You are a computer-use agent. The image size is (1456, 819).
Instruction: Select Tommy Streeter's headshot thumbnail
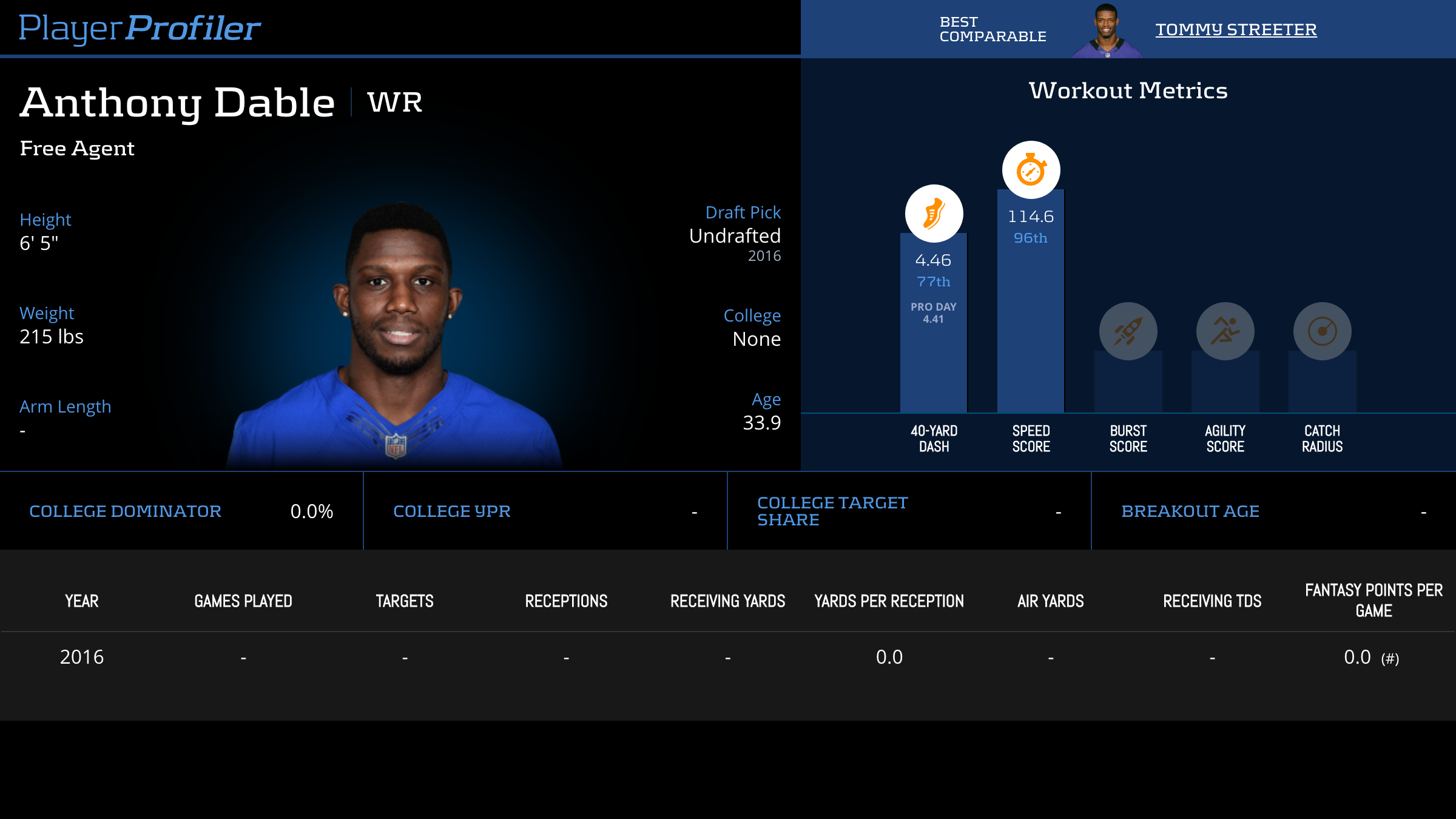coord(1107,30)
